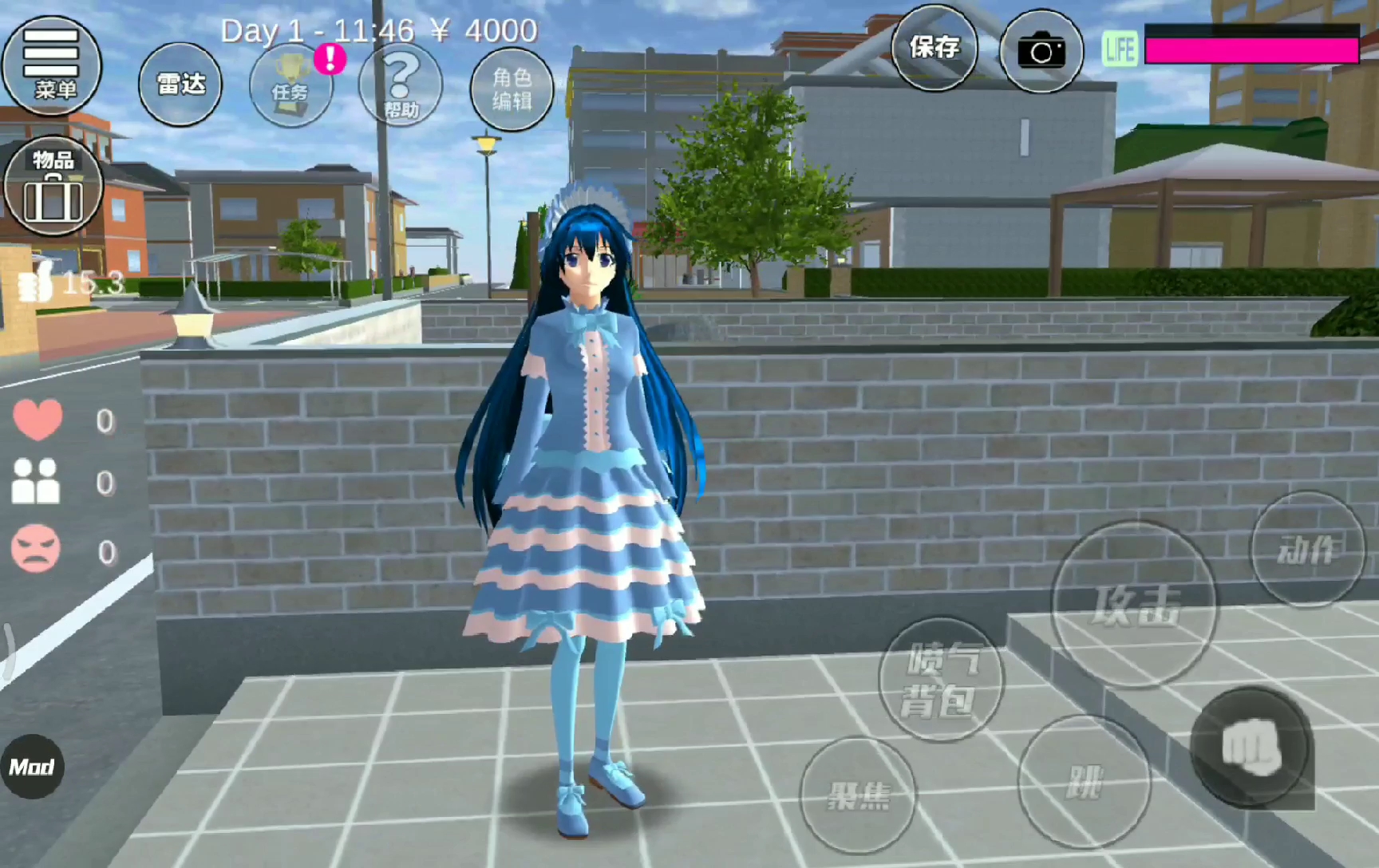
Task: Activate the camera screenshot button
Action: (x=1041, y=52)
